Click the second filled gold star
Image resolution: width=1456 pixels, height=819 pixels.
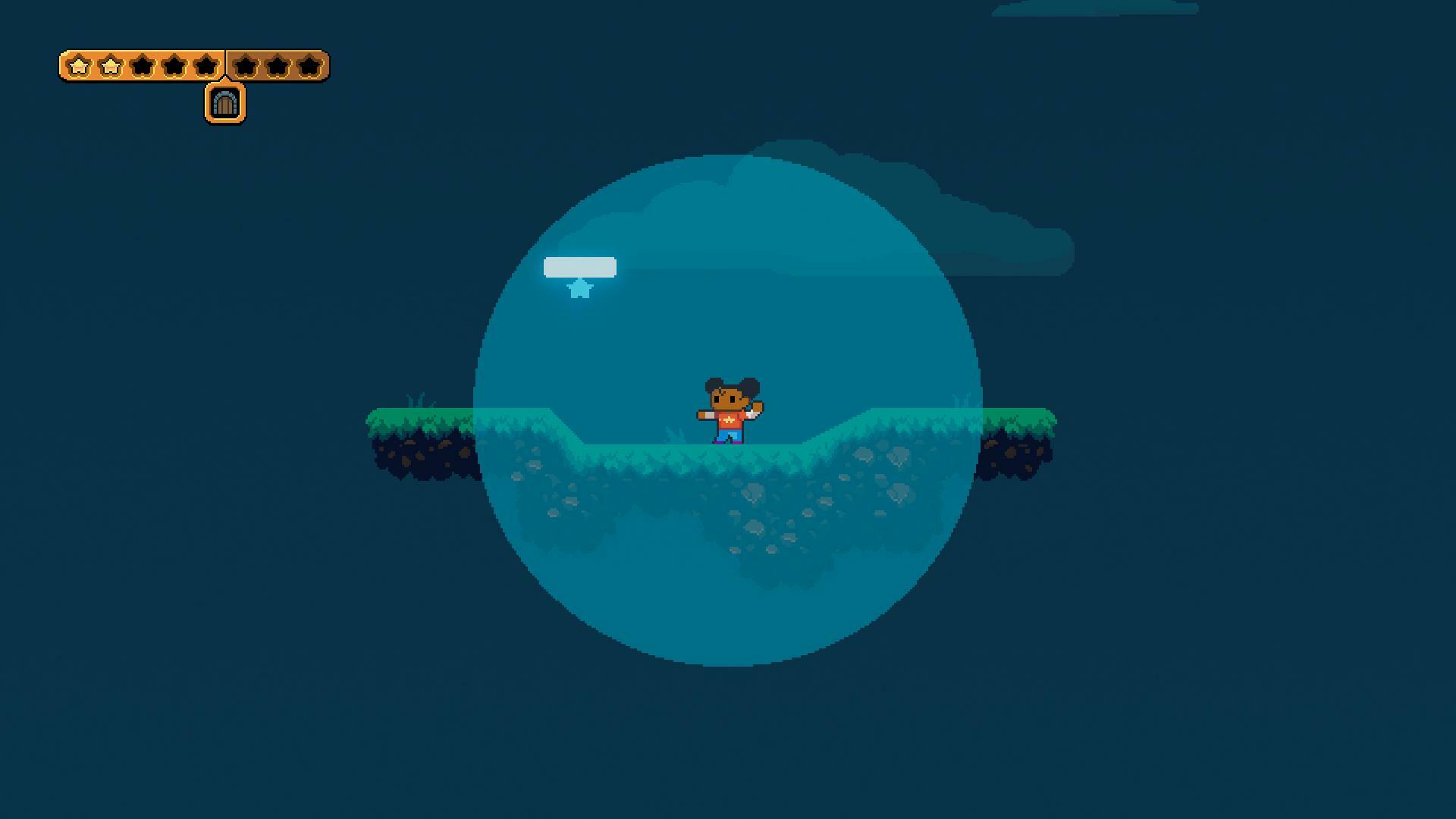point(110,64)
